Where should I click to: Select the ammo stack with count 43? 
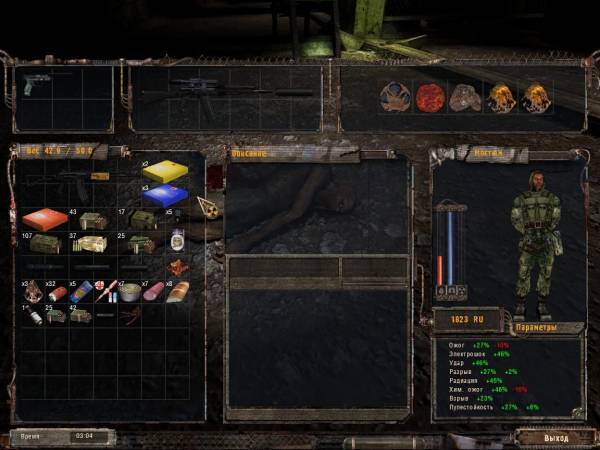tap(93, 220)
